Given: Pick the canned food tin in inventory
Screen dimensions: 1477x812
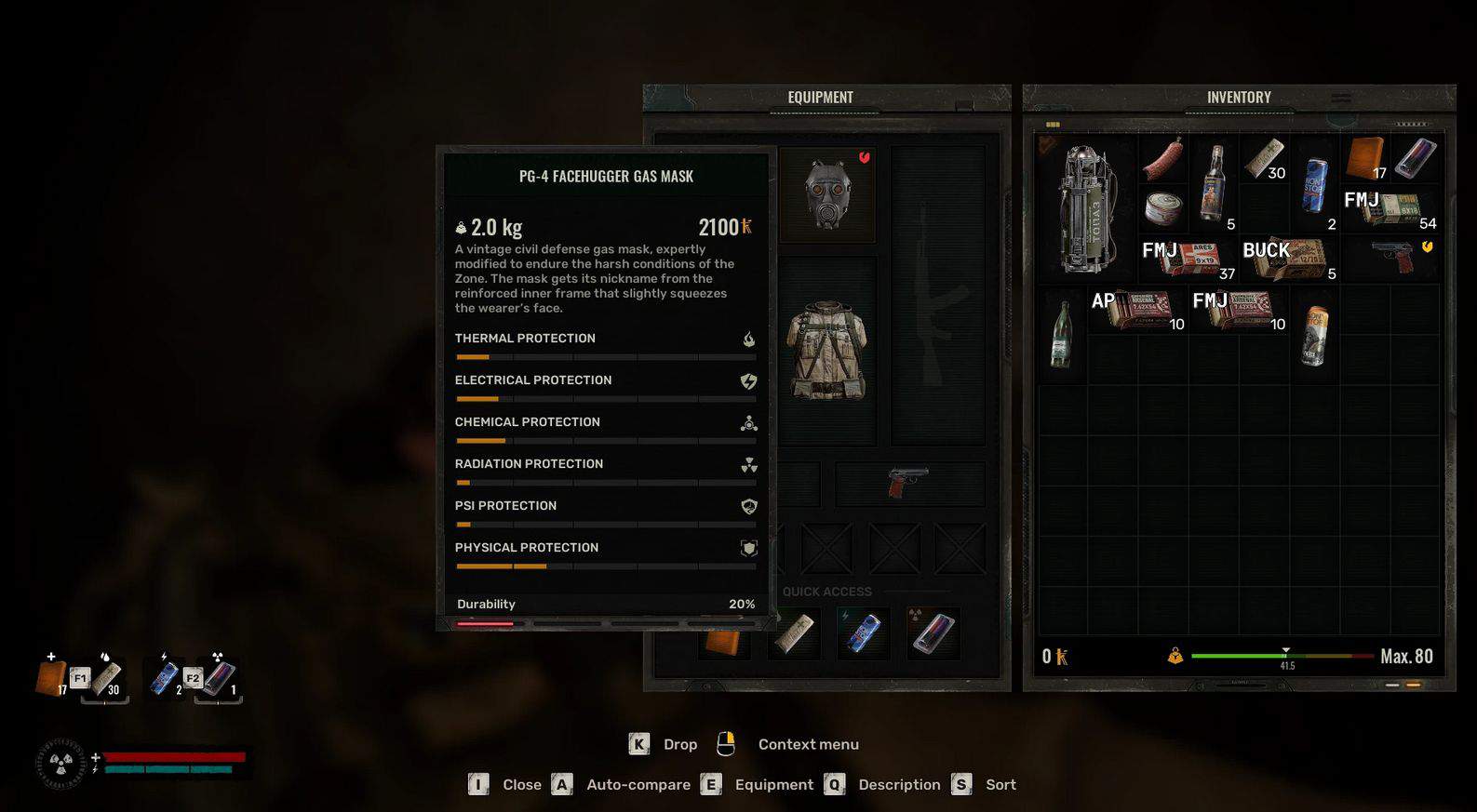Looking at the screenshot, I should pyautogui.click(x=1162, y=208).
